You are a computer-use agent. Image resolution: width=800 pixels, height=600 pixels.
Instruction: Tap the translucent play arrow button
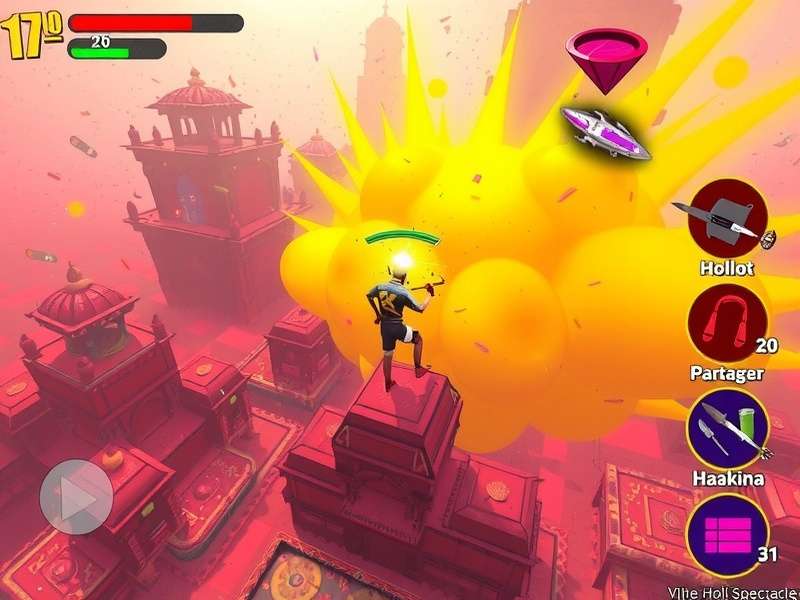pyautogui.click(x=76, y=496)
